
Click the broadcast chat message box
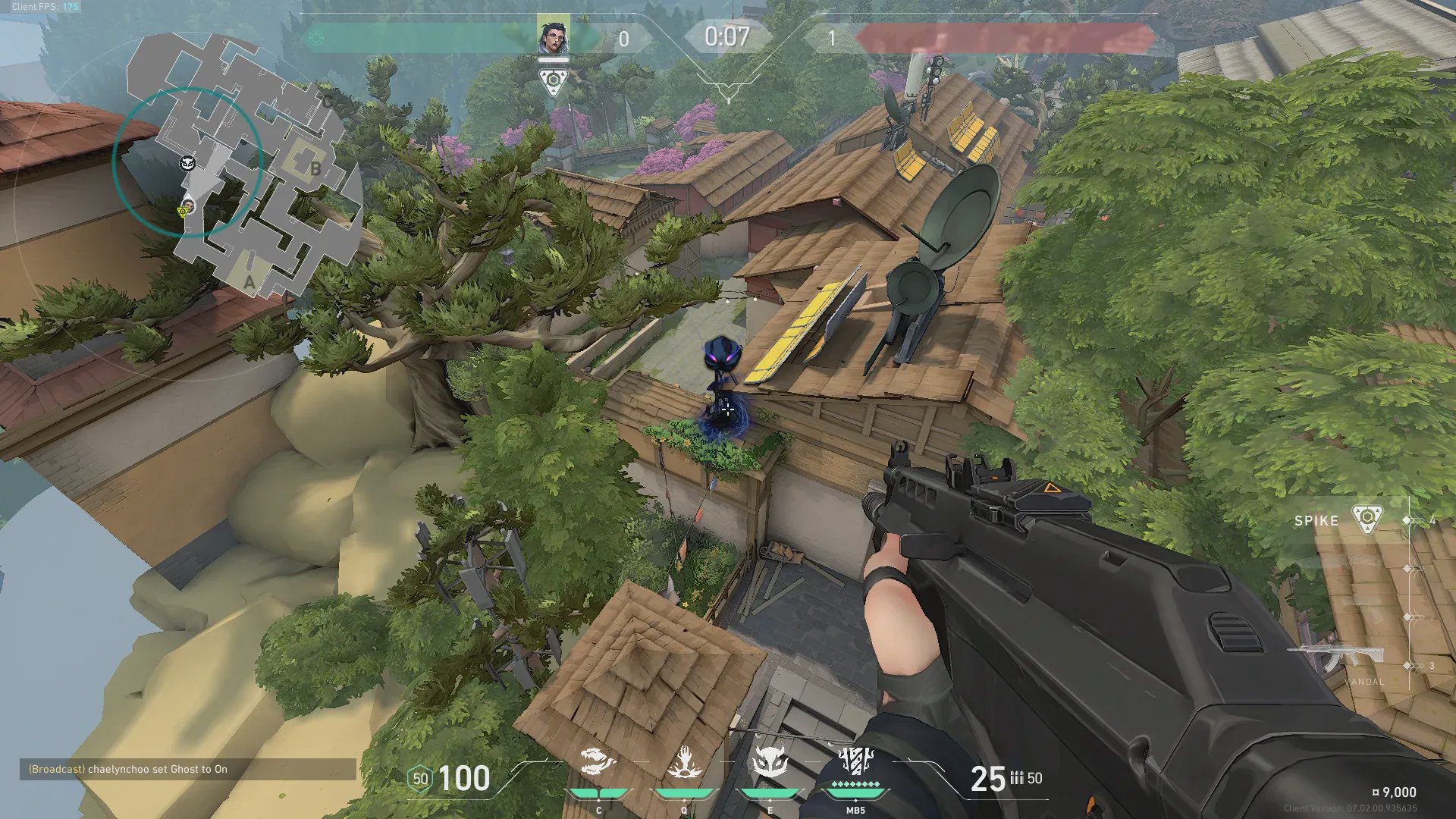click(187, 769)
